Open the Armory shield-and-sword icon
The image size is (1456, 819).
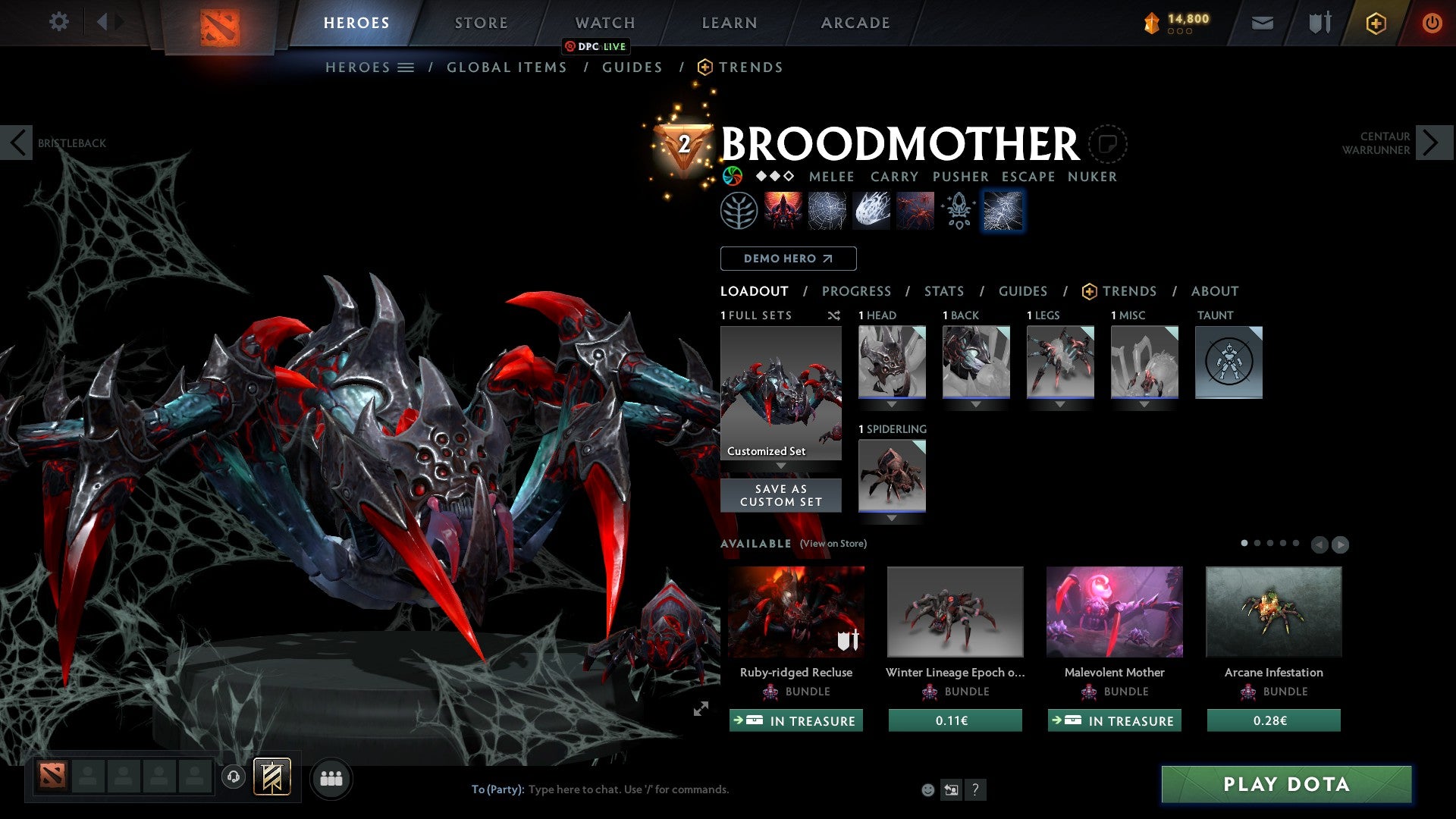[x=1319, y=23]
